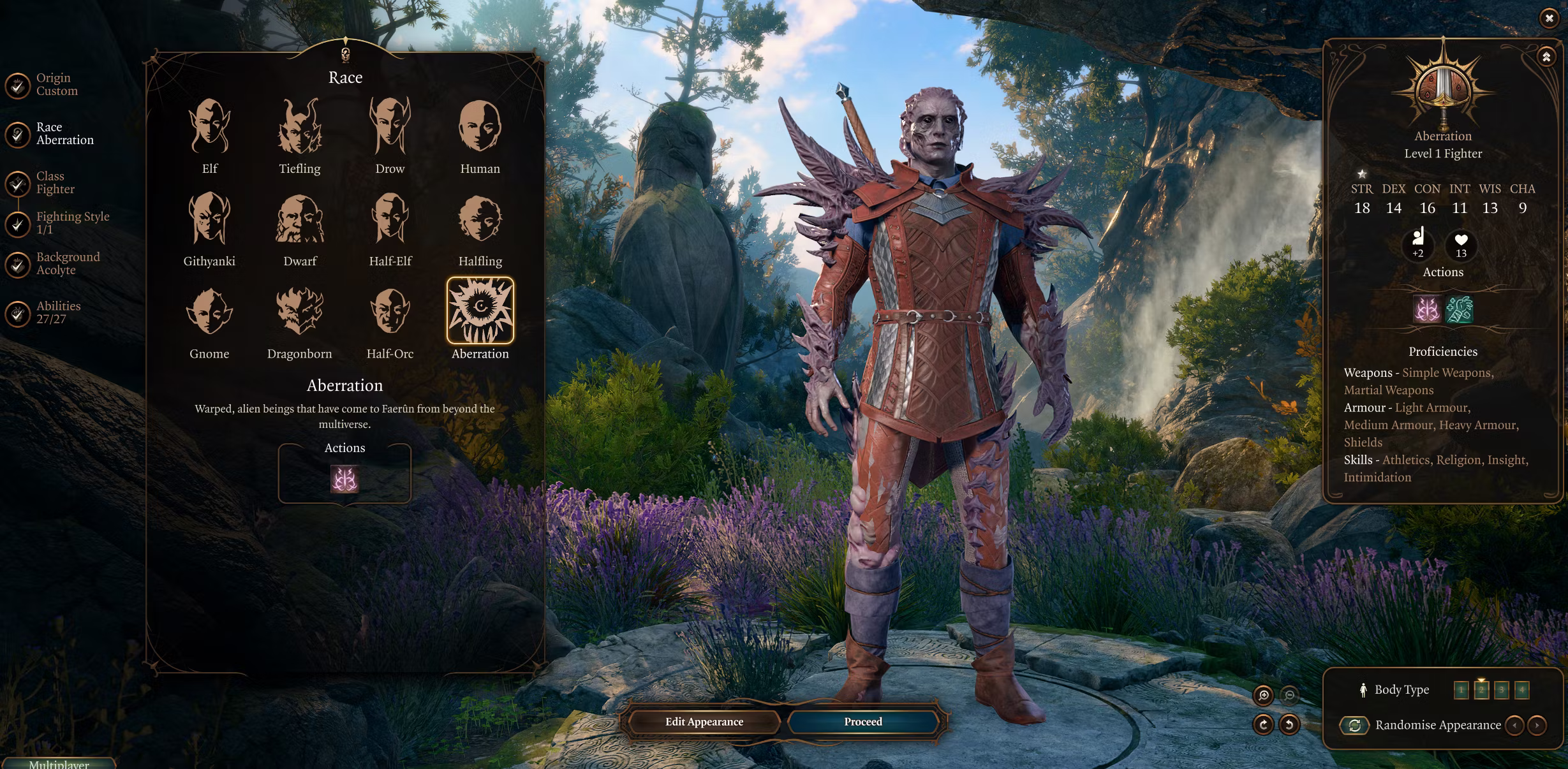This screenshot has width=1568, height=769.
Task: Choose the Halfling race
Action: 480,220
